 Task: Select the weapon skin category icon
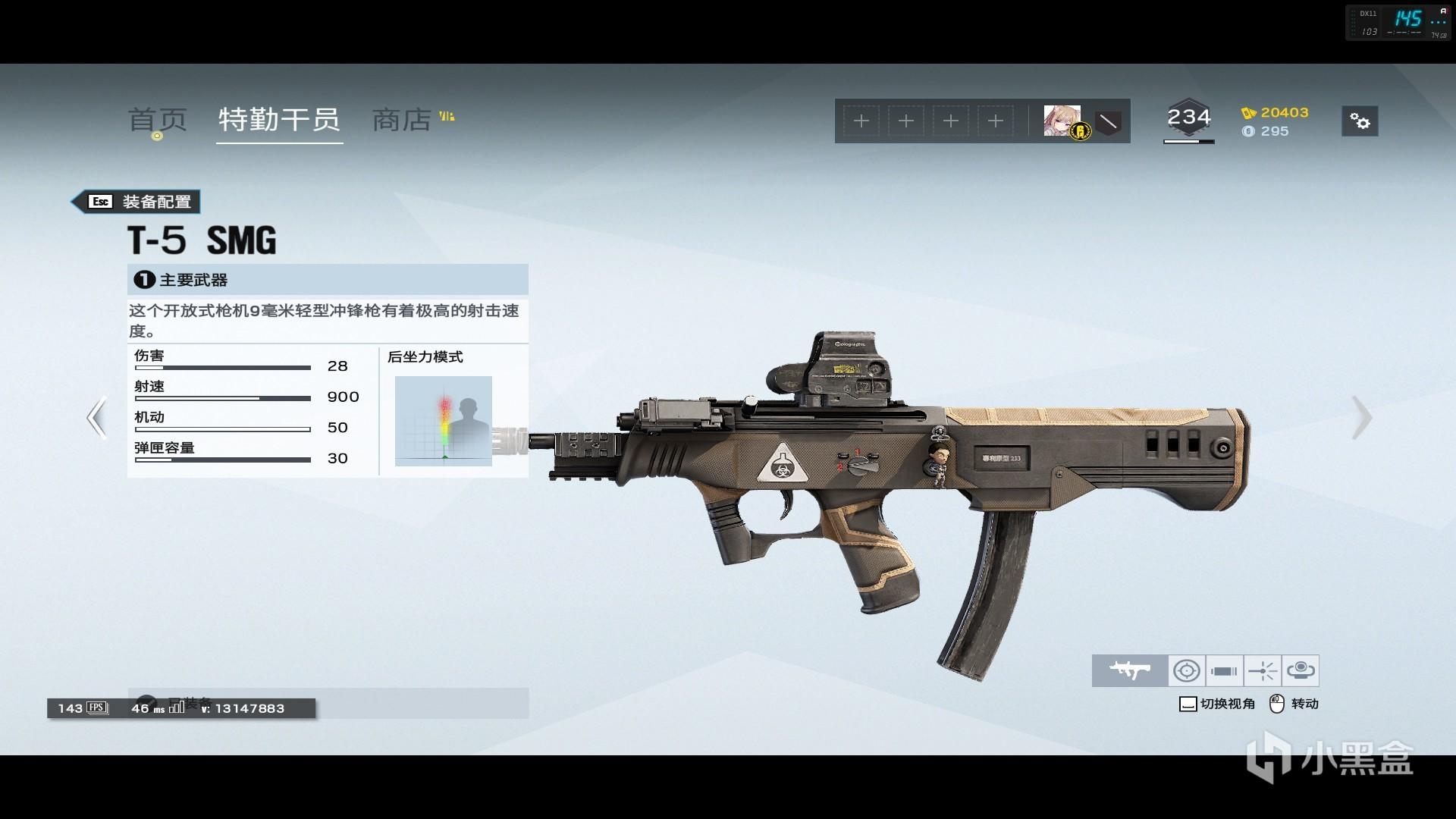click(1129, 671)
